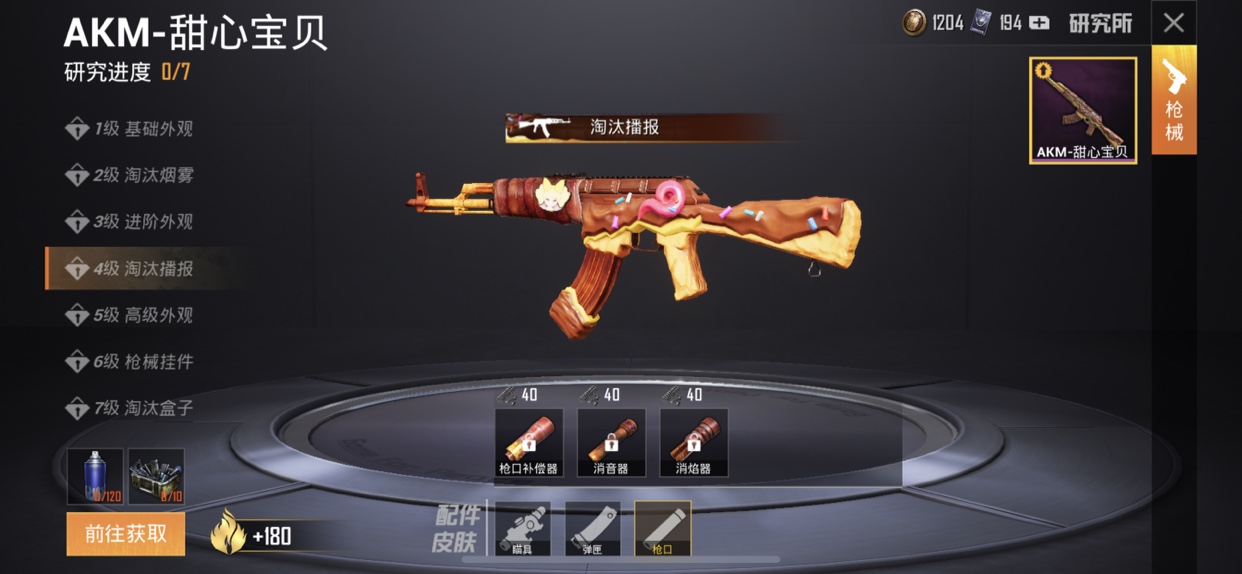Viewport: 1242px width, 574px height.
Task: Switch to the 弹匣 magazine category
Action: (x=593, y=529)
